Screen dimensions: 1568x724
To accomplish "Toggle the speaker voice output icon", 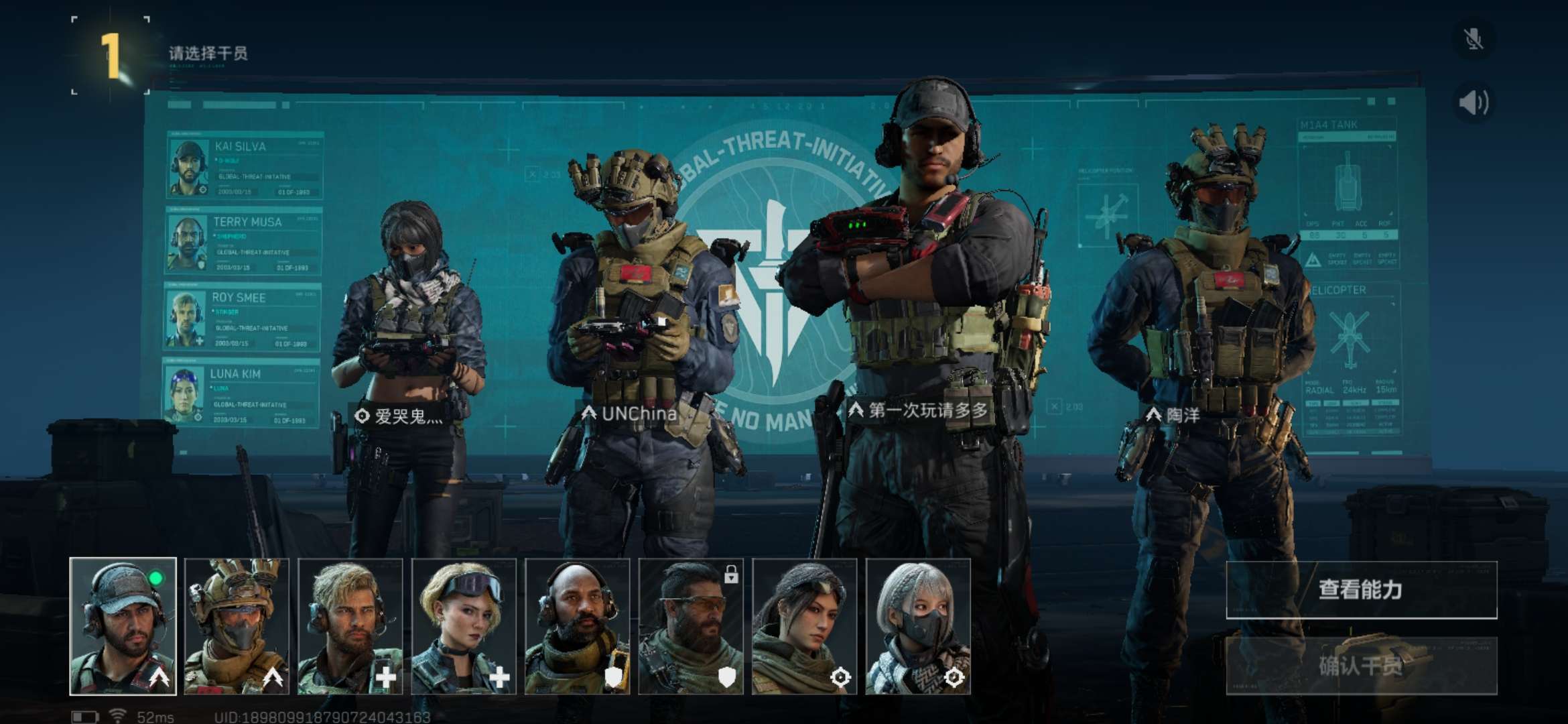I will 1474,103.
